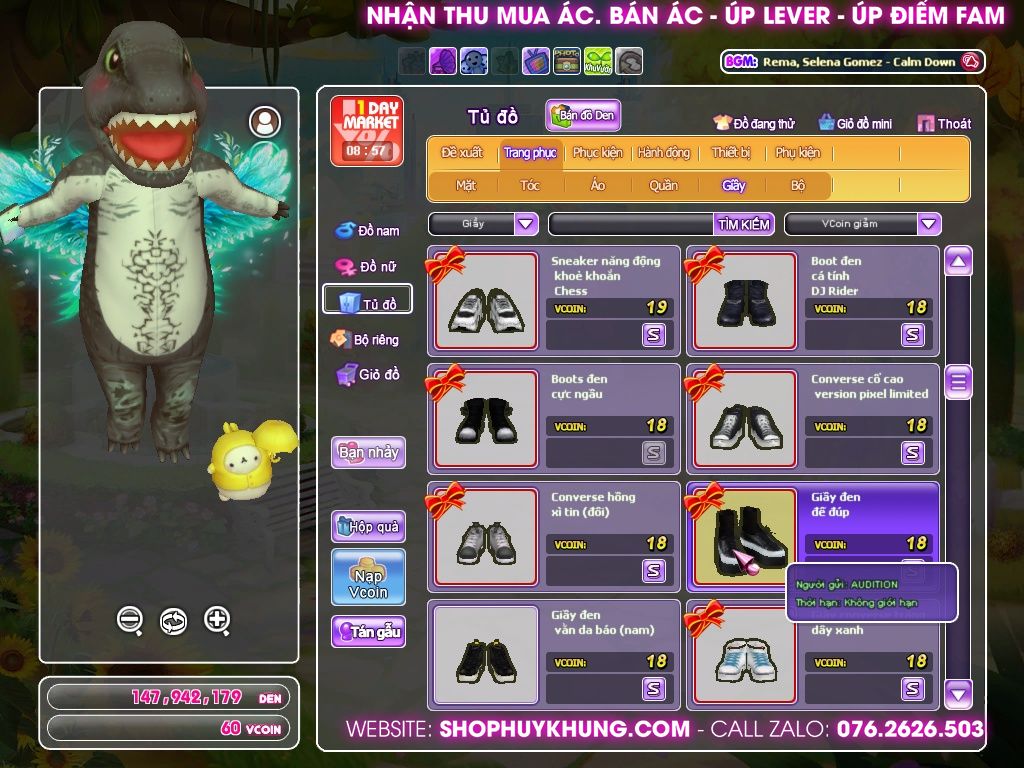The image size is (1024, 768).
Task: Open the Đồ nữ section
Action: tap(367, 266)
